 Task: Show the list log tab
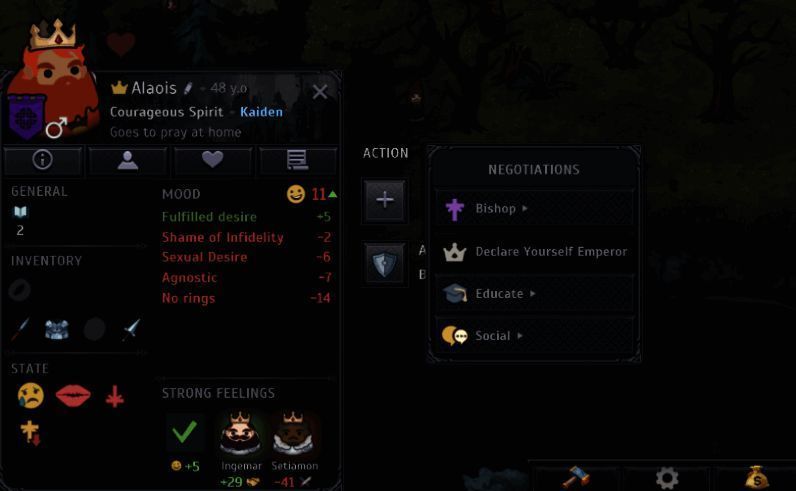(x=297, y=159)
